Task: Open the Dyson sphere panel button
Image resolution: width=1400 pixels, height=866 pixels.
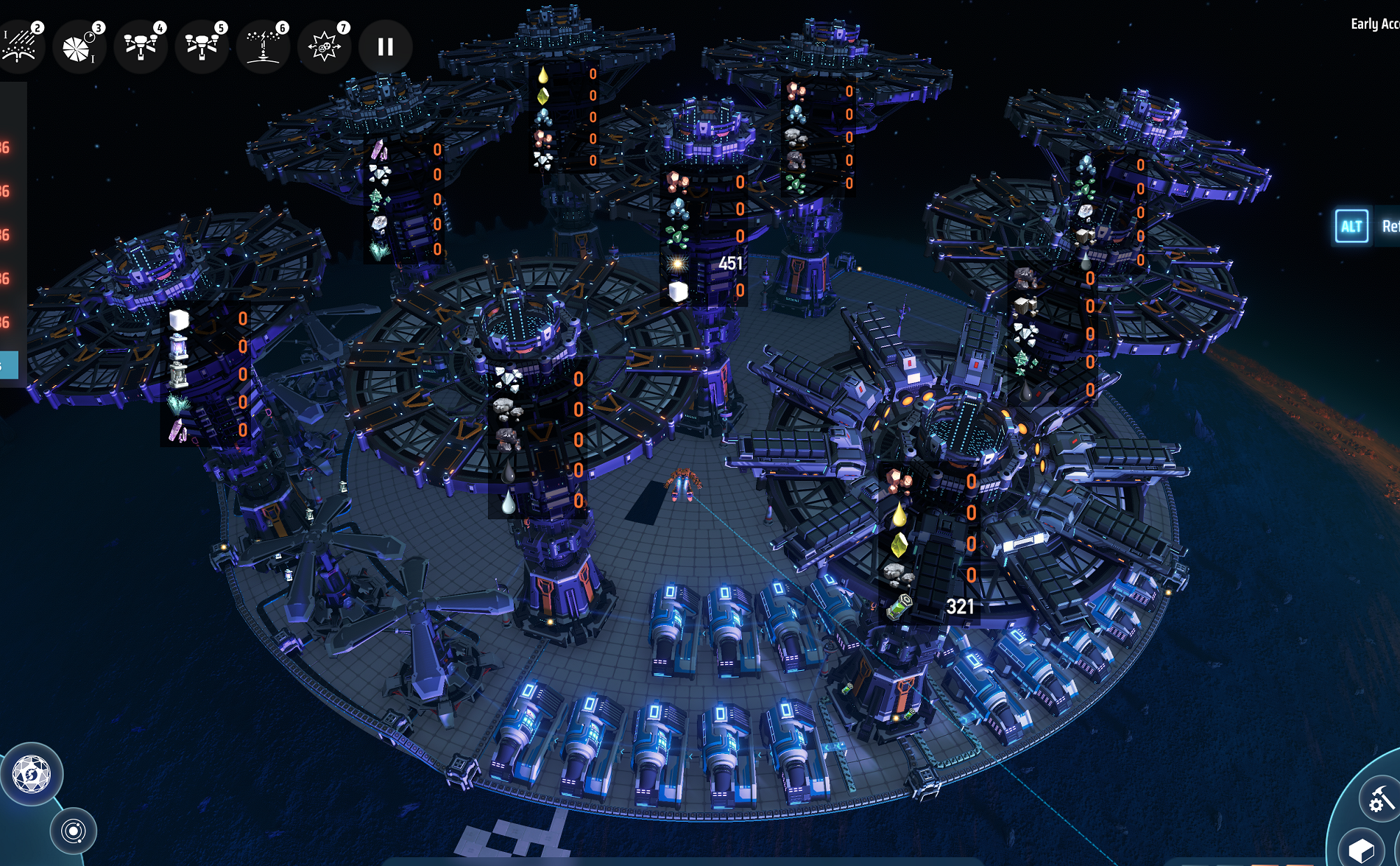Action: point(31,774)
